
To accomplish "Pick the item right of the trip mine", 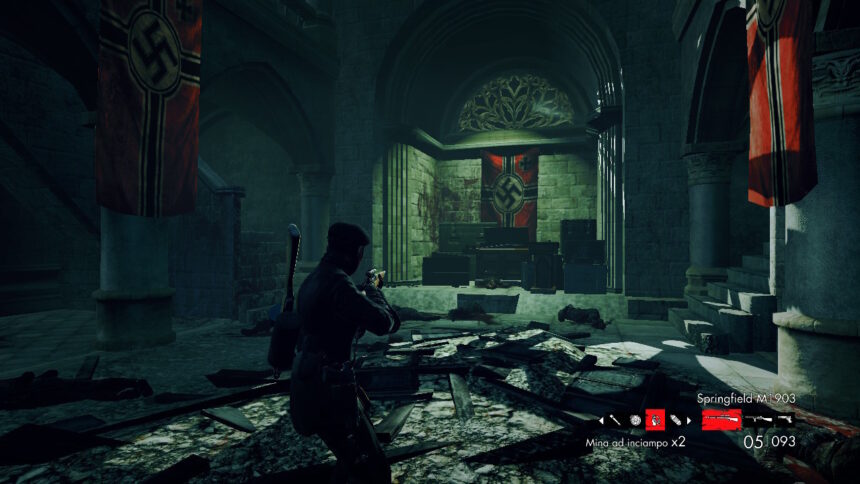I will coord(675,420).
